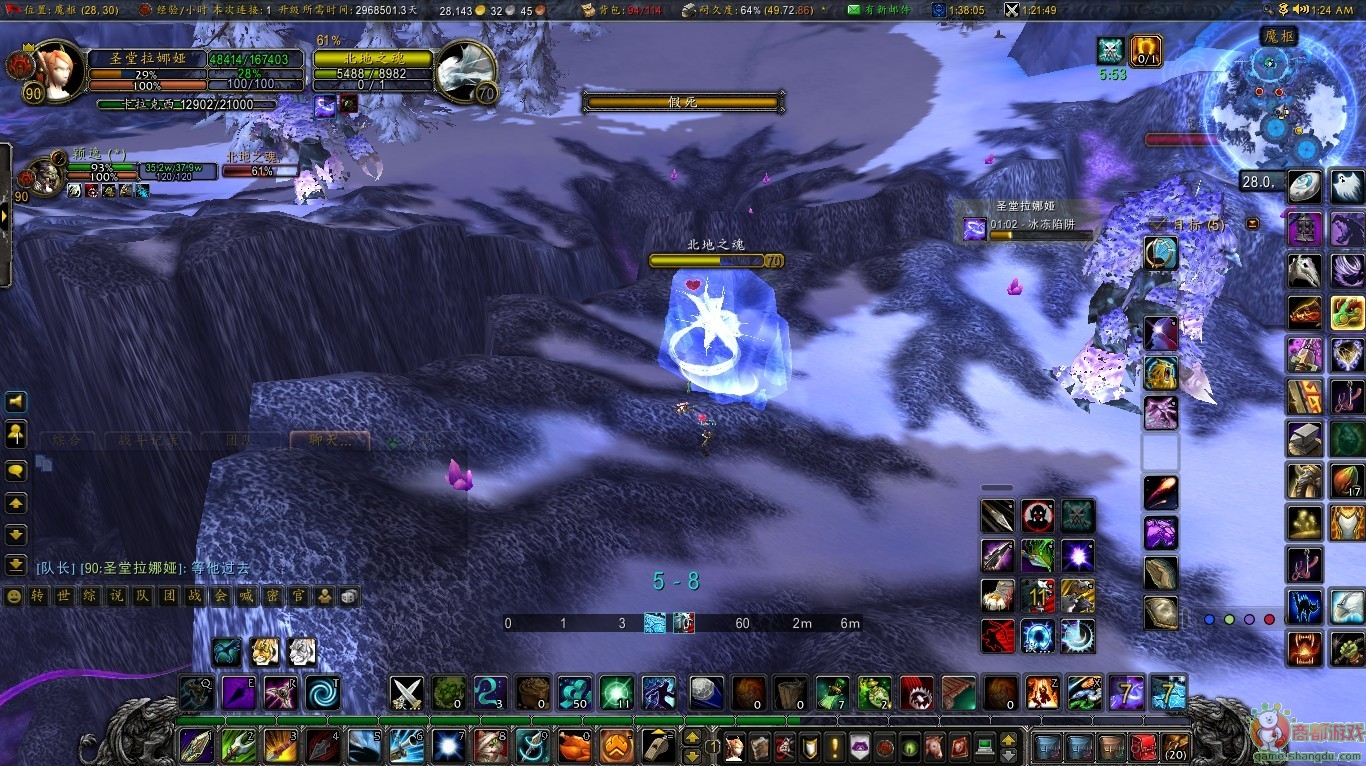Activate the crossed swords attack ability
1366x766 pixels.
(407, 692)
